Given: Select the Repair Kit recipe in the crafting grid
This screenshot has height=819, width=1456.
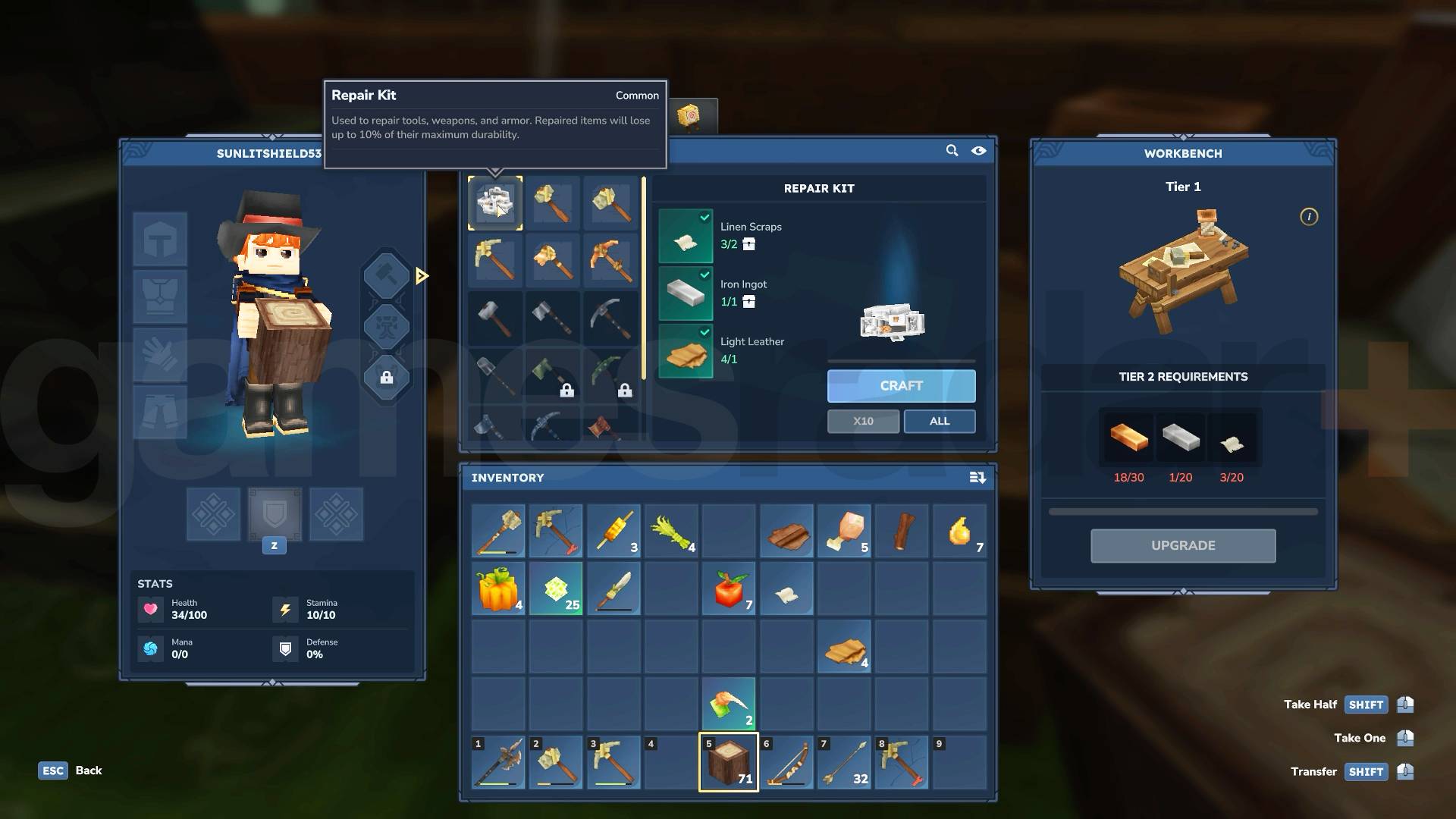Looking at the screenshot, I should coord(497,202).
